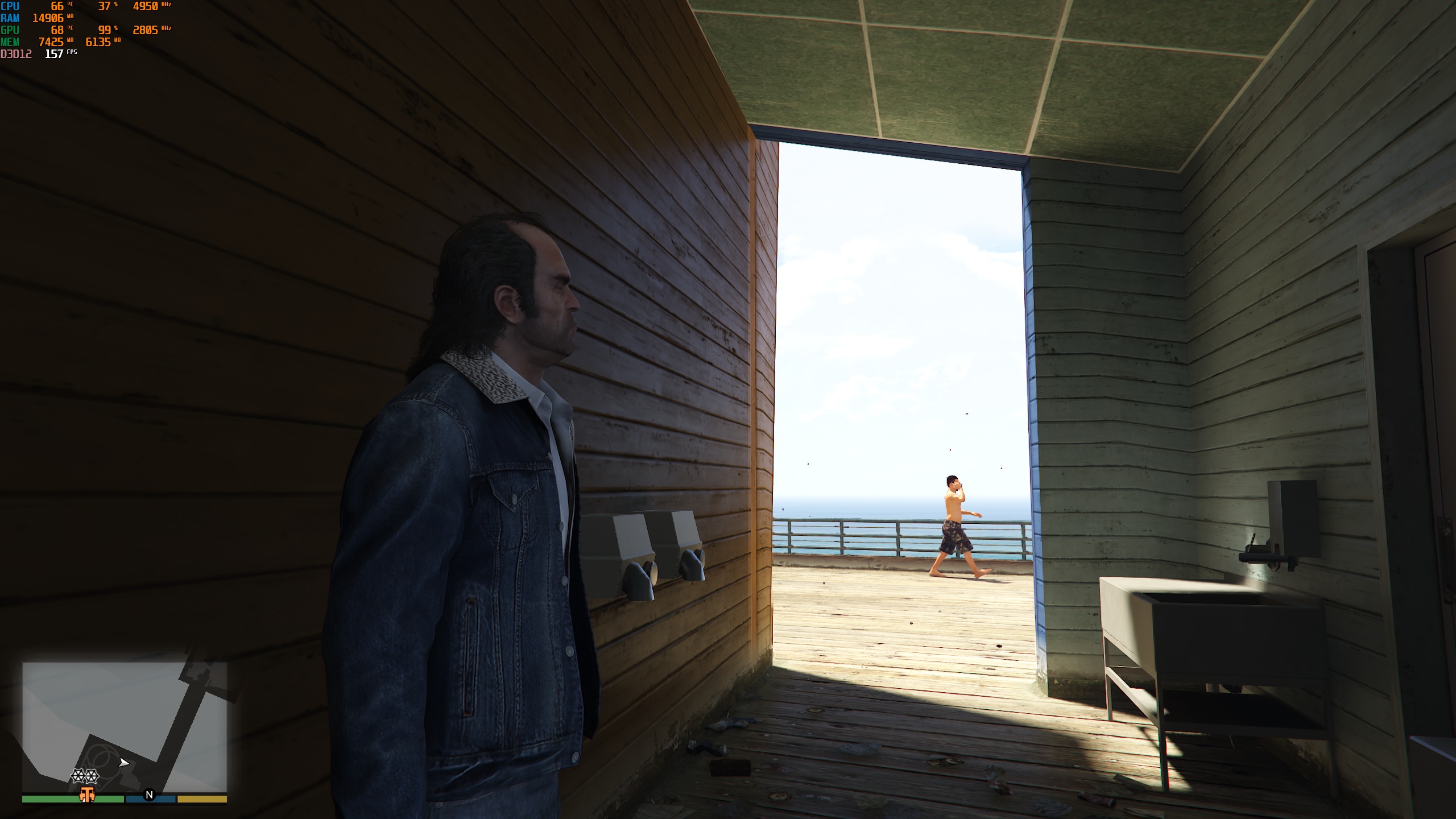Image resolution: width=1456 pixels, height=819 pixels.
Task: Click the FPS counter in the performance overlay
Action: 55,54
